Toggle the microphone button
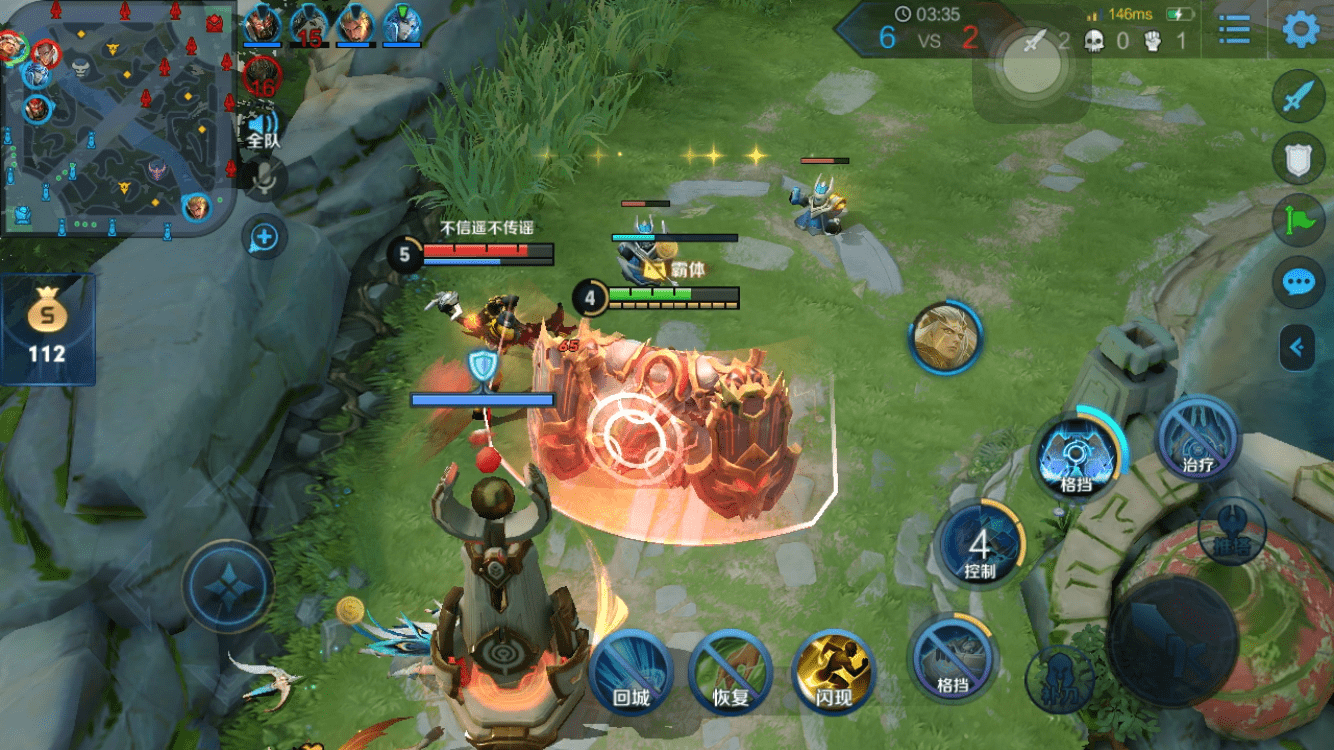 click(265, 178)
